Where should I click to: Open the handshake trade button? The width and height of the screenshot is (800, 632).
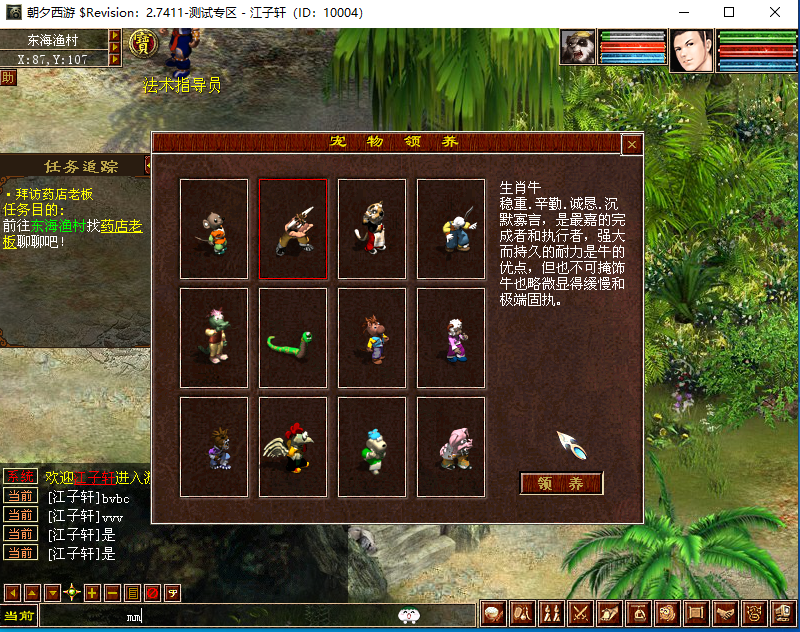pyautogui.click(x=727, y=613)
